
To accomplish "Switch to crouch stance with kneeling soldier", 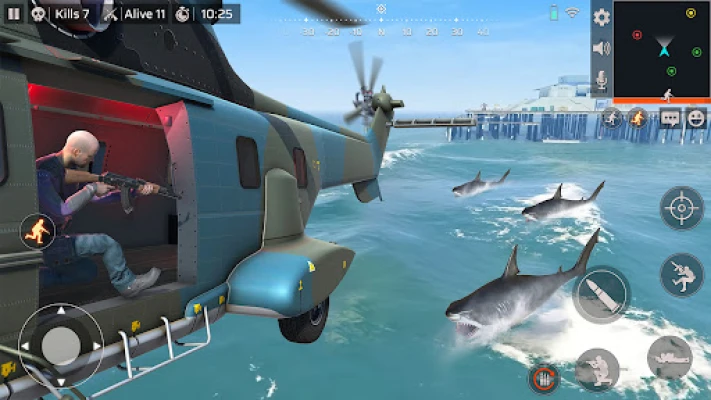I will [x=598, y=368].
